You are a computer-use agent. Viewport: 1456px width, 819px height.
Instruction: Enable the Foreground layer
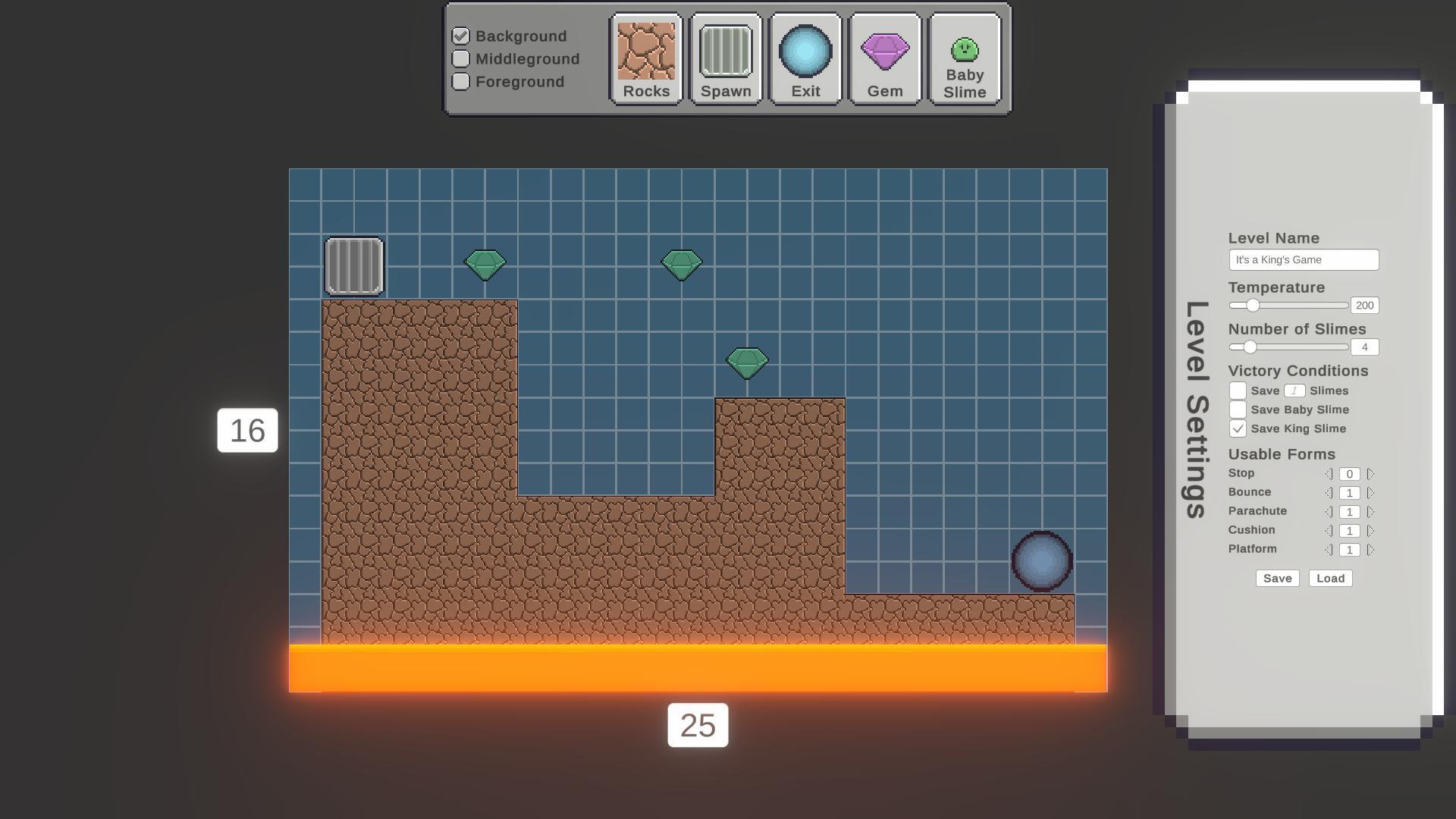460,81
